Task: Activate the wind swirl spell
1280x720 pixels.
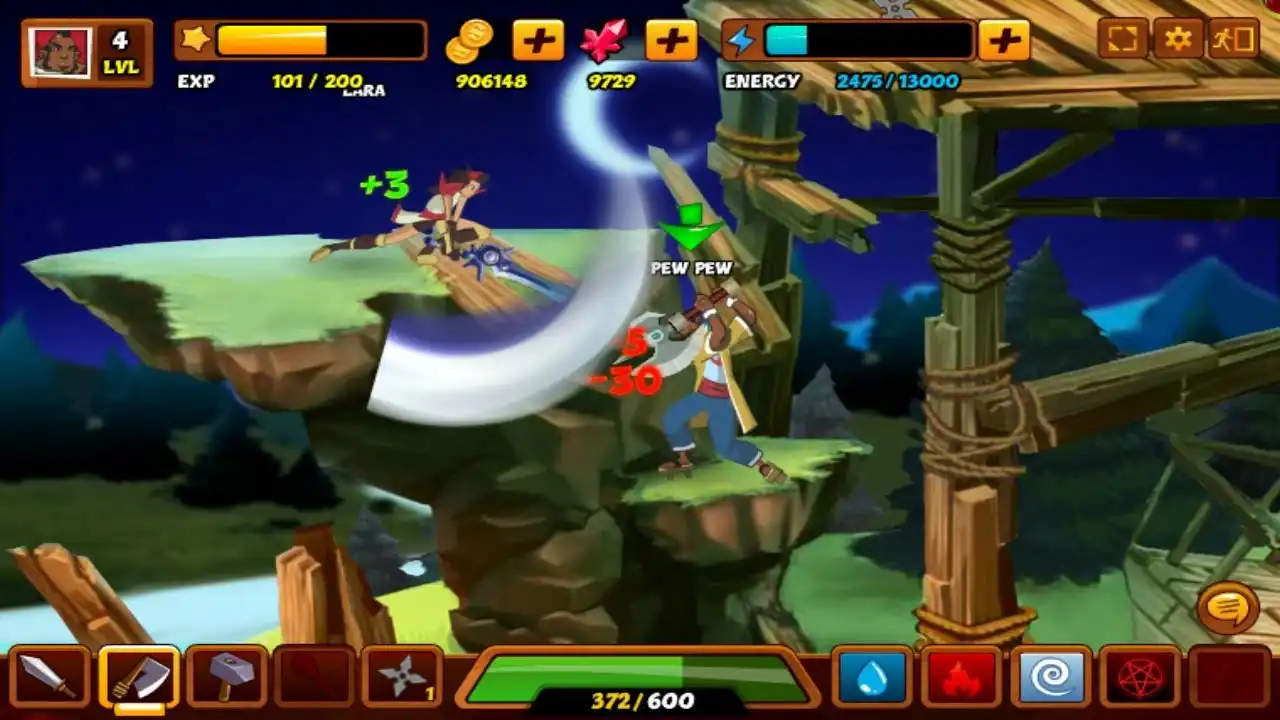Action: [1050, 678]
